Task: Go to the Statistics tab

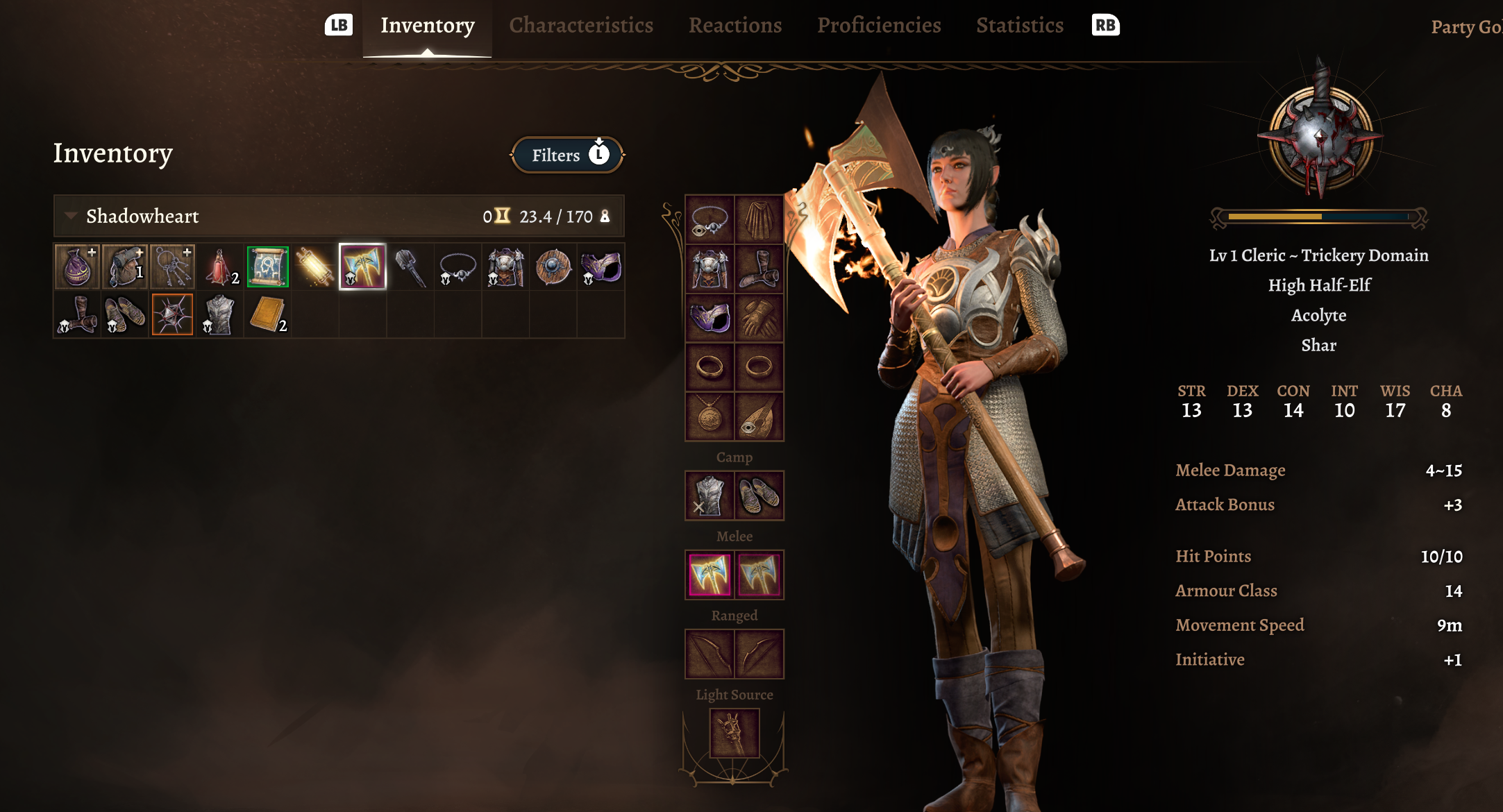Action: [x=1019, y=26]
